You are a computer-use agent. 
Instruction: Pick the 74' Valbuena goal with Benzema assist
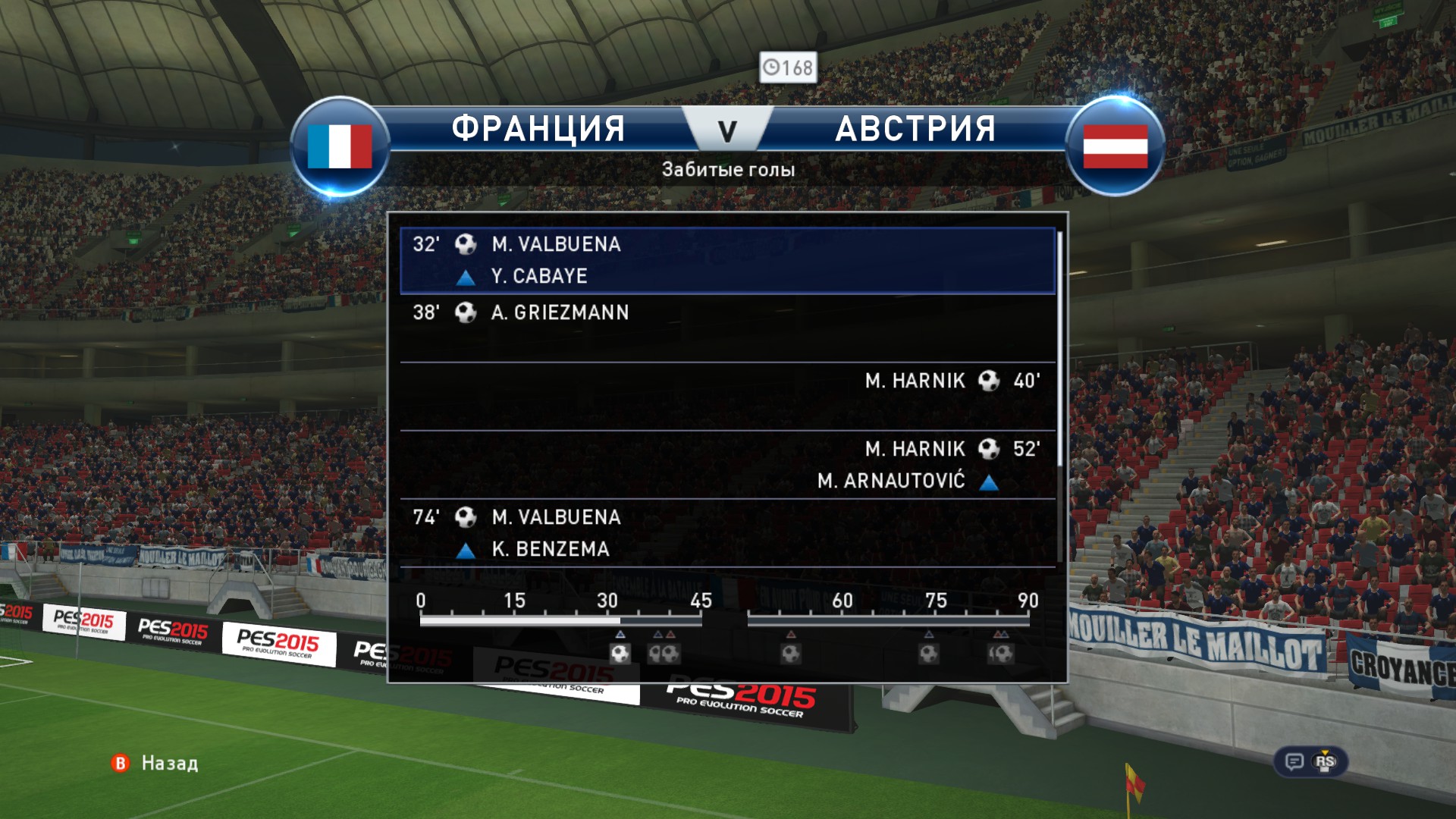click(726, 532)
